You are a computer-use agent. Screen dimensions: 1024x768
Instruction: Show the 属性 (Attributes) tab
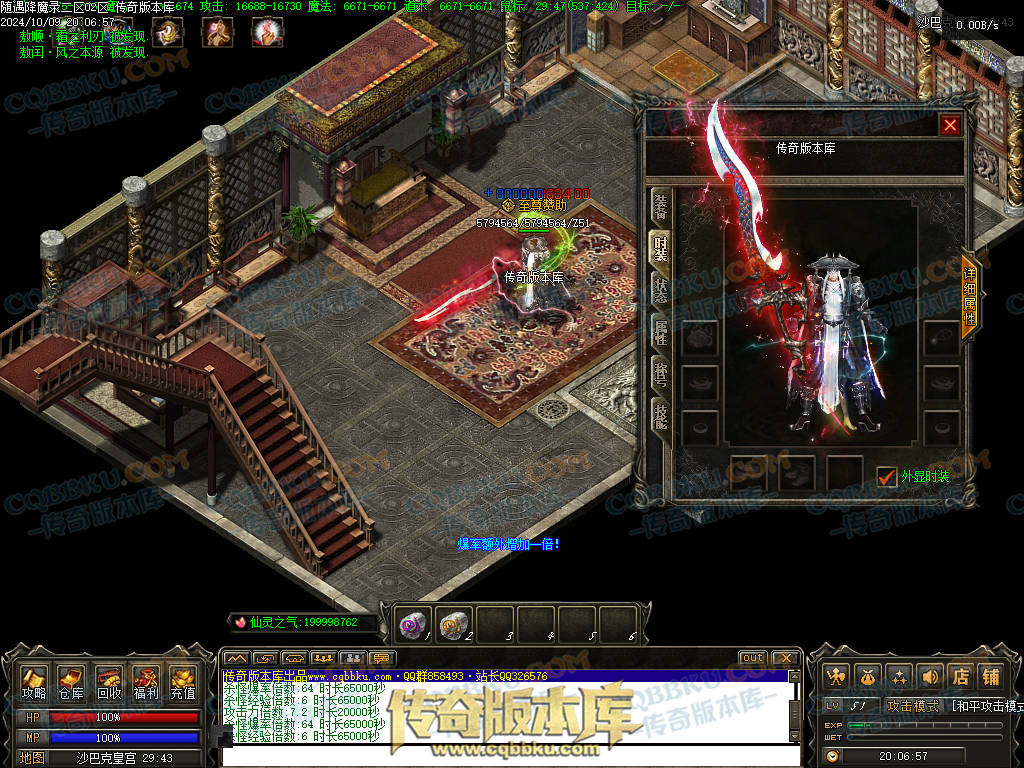[661, 332]
